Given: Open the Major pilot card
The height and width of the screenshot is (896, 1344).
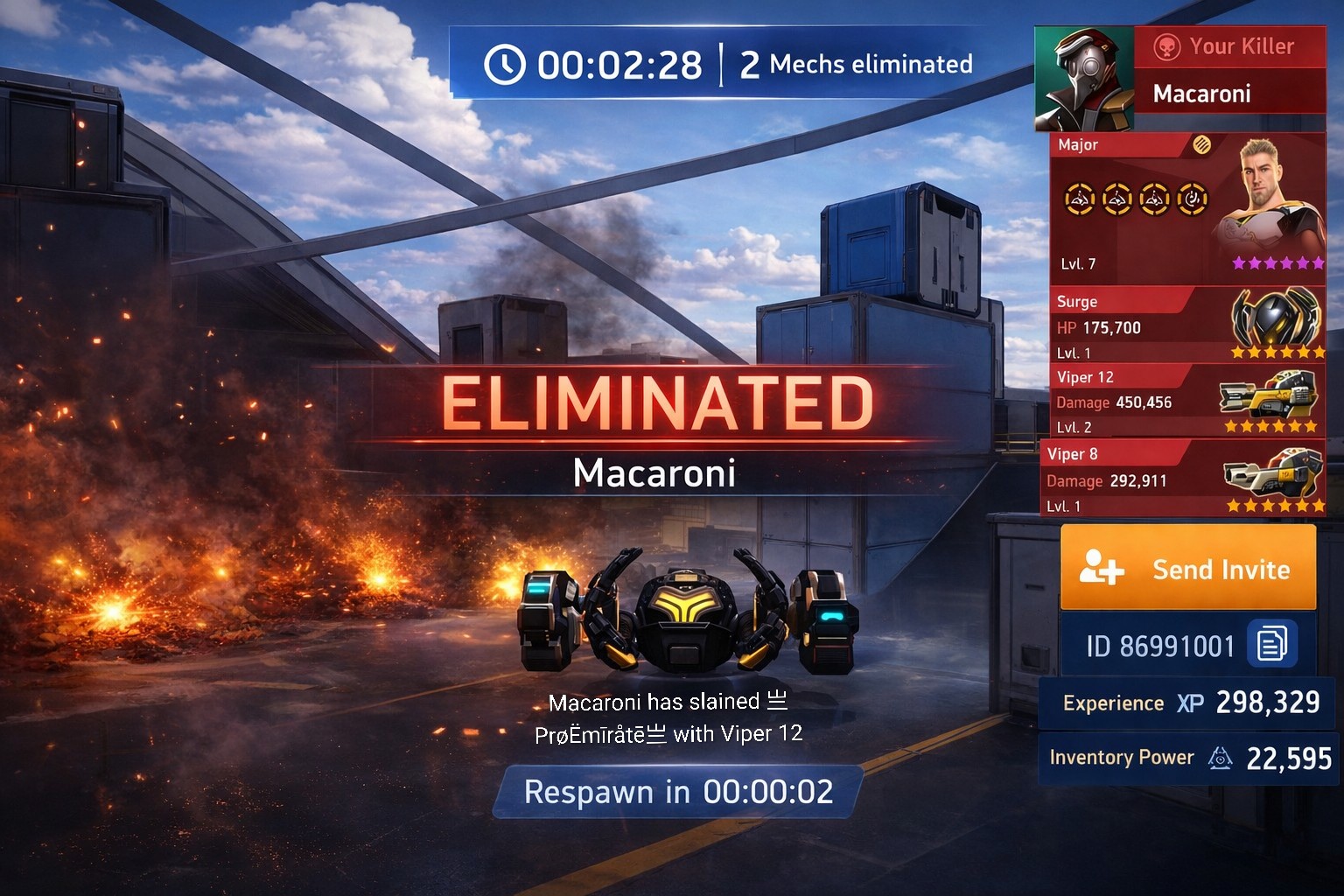Looking at the screenshot, I should click(x=1187, y=210).
